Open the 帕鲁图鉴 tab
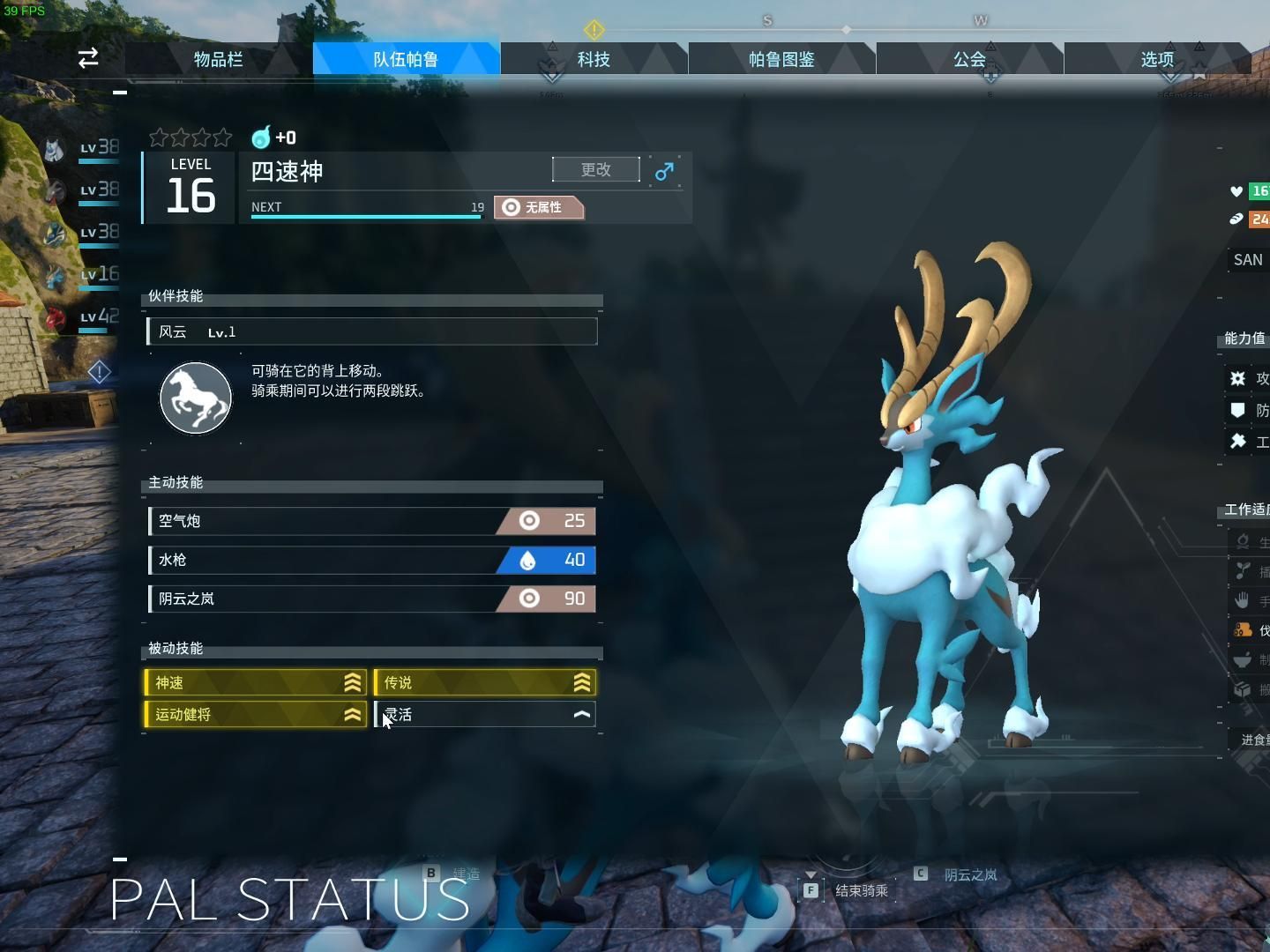The width and height of the screenshot is (1270, 952). point(781,58)
